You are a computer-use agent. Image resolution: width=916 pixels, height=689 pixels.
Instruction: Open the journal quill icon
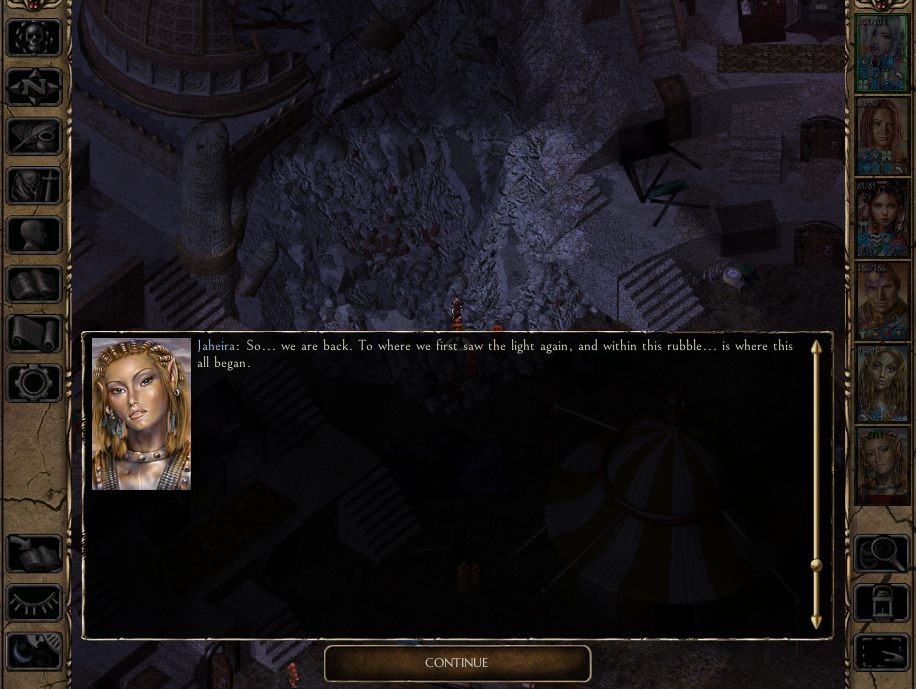click(x=35, y=136)
